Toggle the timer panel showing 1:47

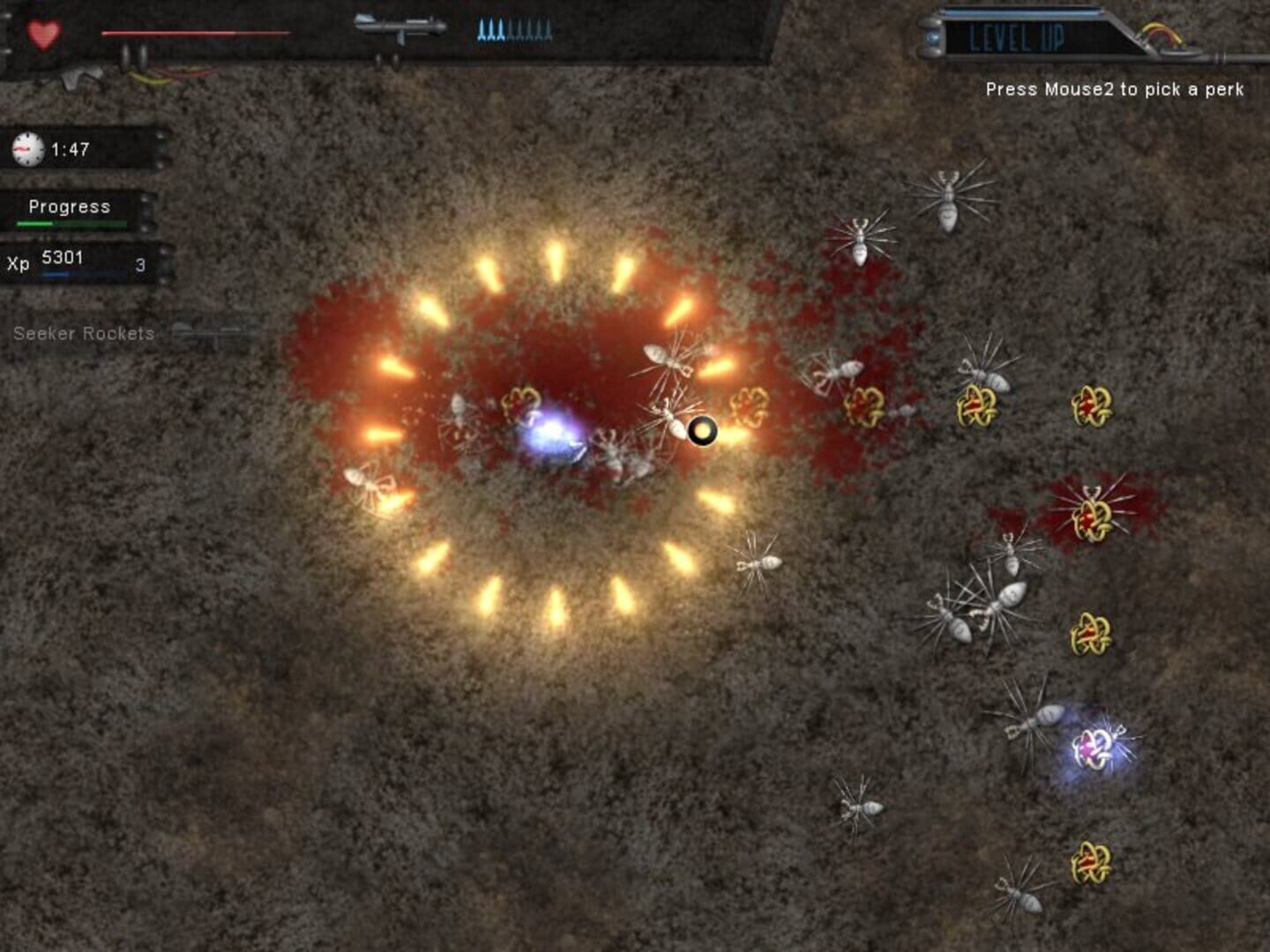coord(79,147)
